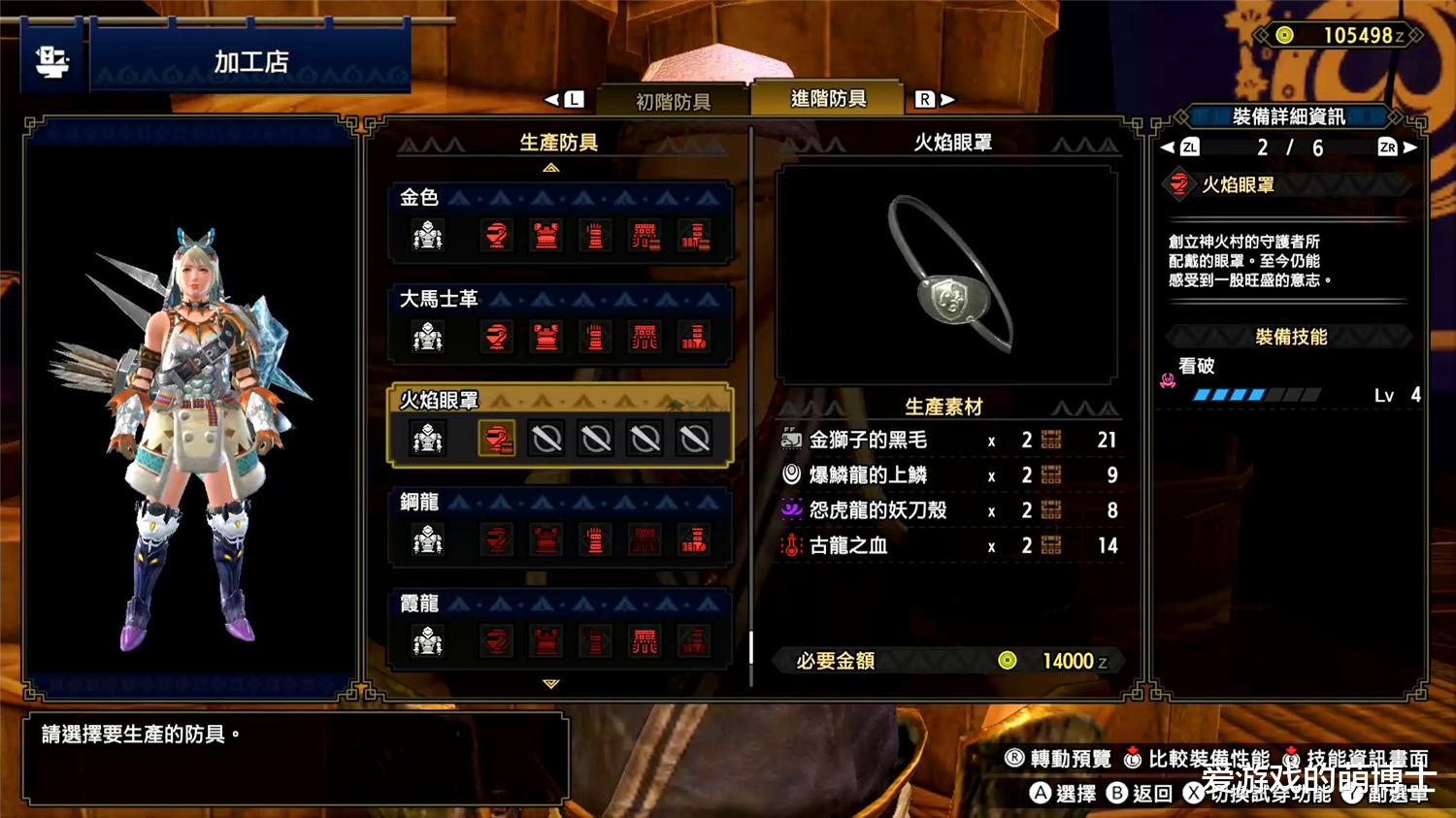Click the up arrow above 金色

(x=551, y=168)
